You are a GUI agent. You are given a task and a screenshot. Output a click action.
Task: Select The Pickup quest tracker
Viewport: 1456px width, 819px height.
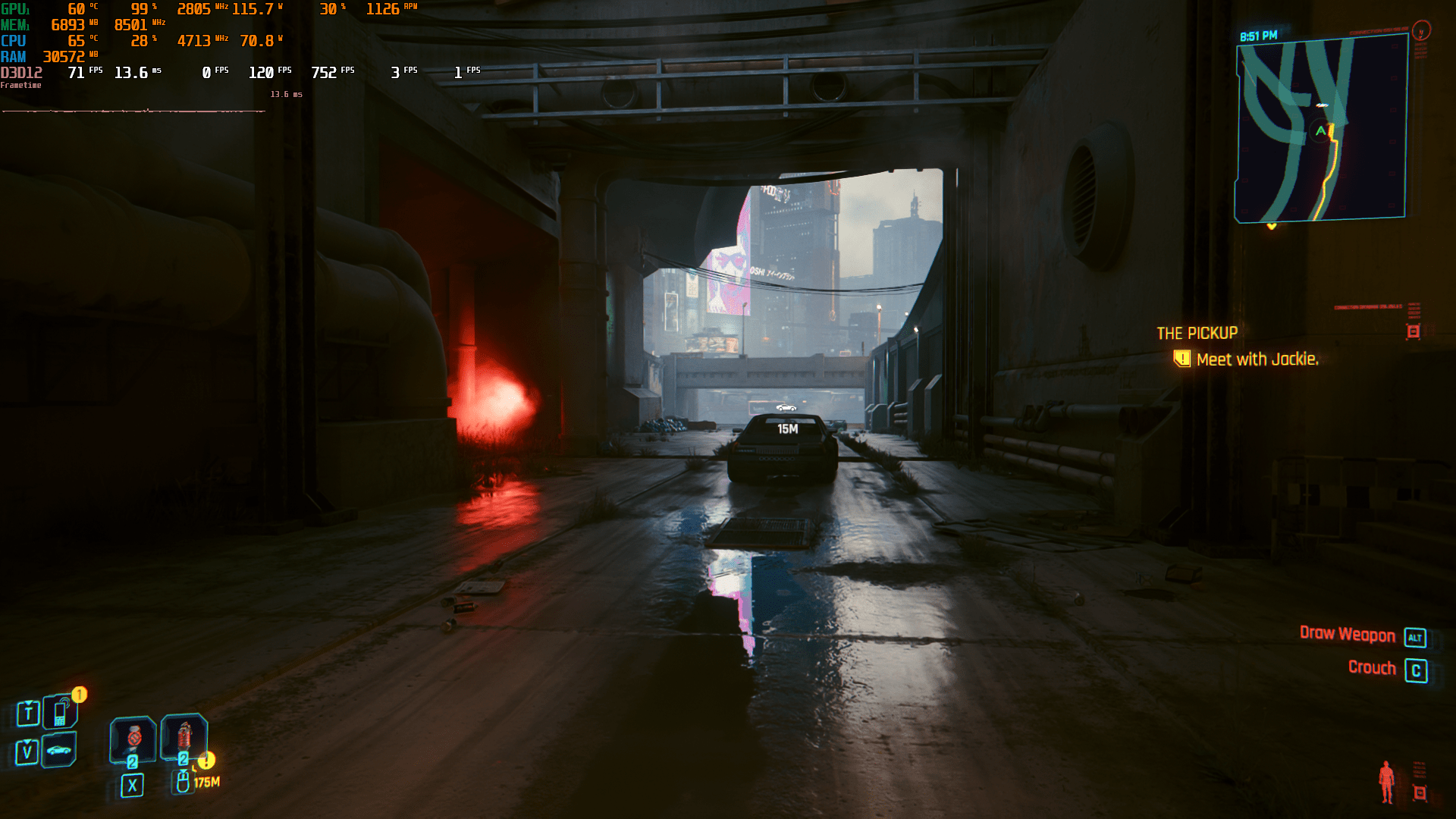[x=1197, y=333]
